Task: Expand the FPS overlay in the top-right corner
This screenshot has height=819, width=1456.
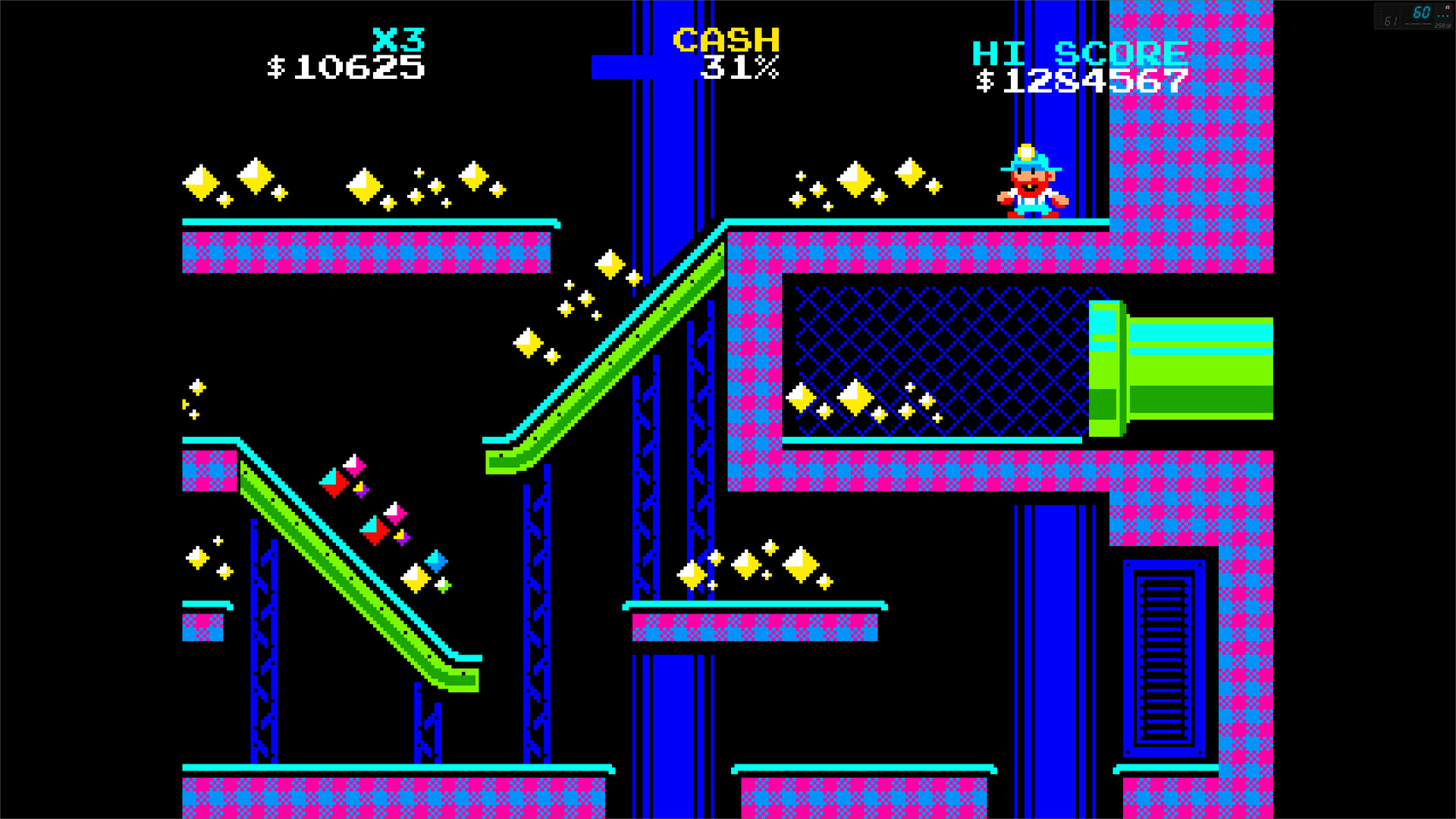Action: pos(1414,14)
